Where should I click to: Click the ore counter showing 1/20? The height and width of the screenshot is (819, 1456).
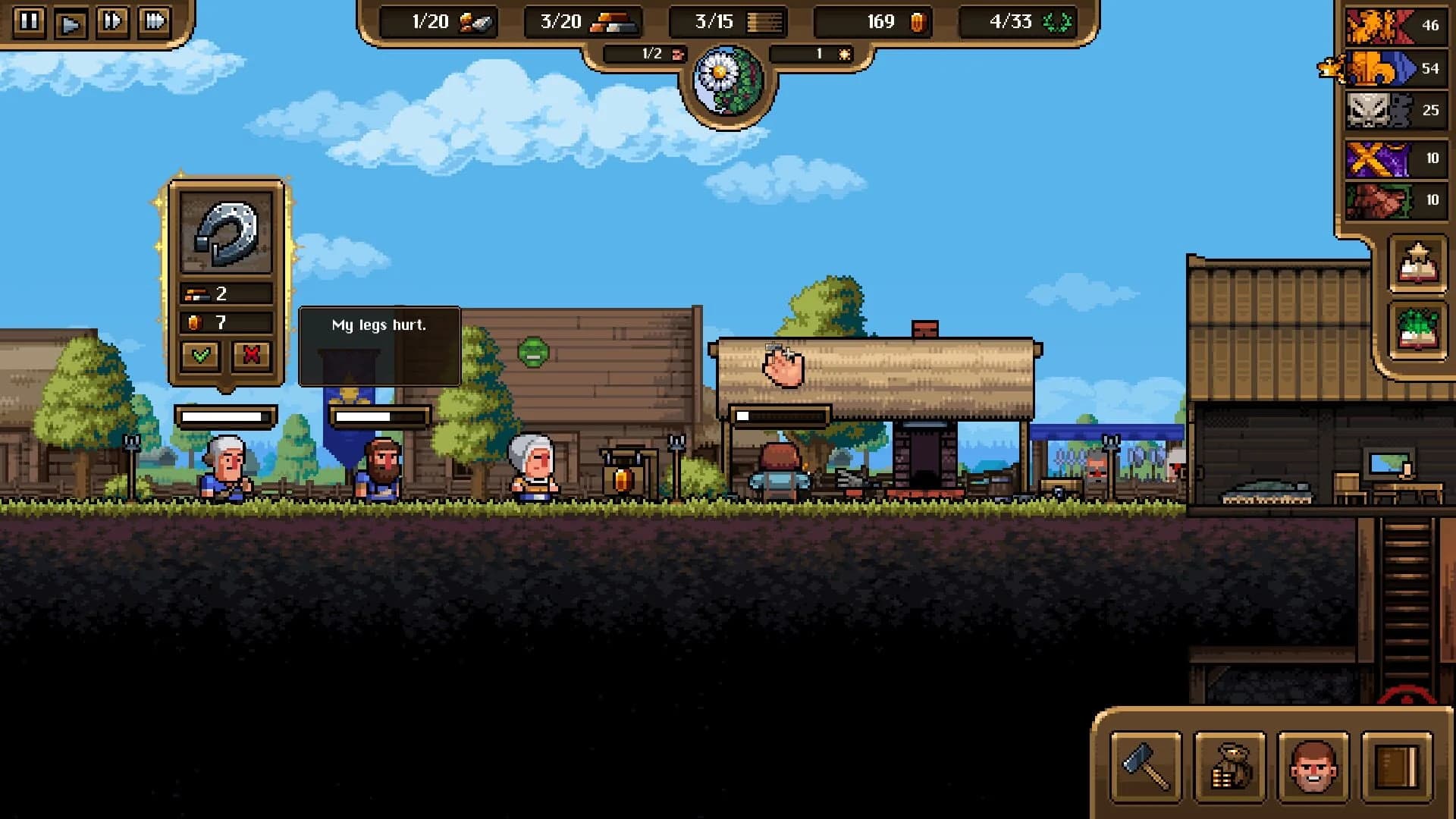tap(438, 22)
